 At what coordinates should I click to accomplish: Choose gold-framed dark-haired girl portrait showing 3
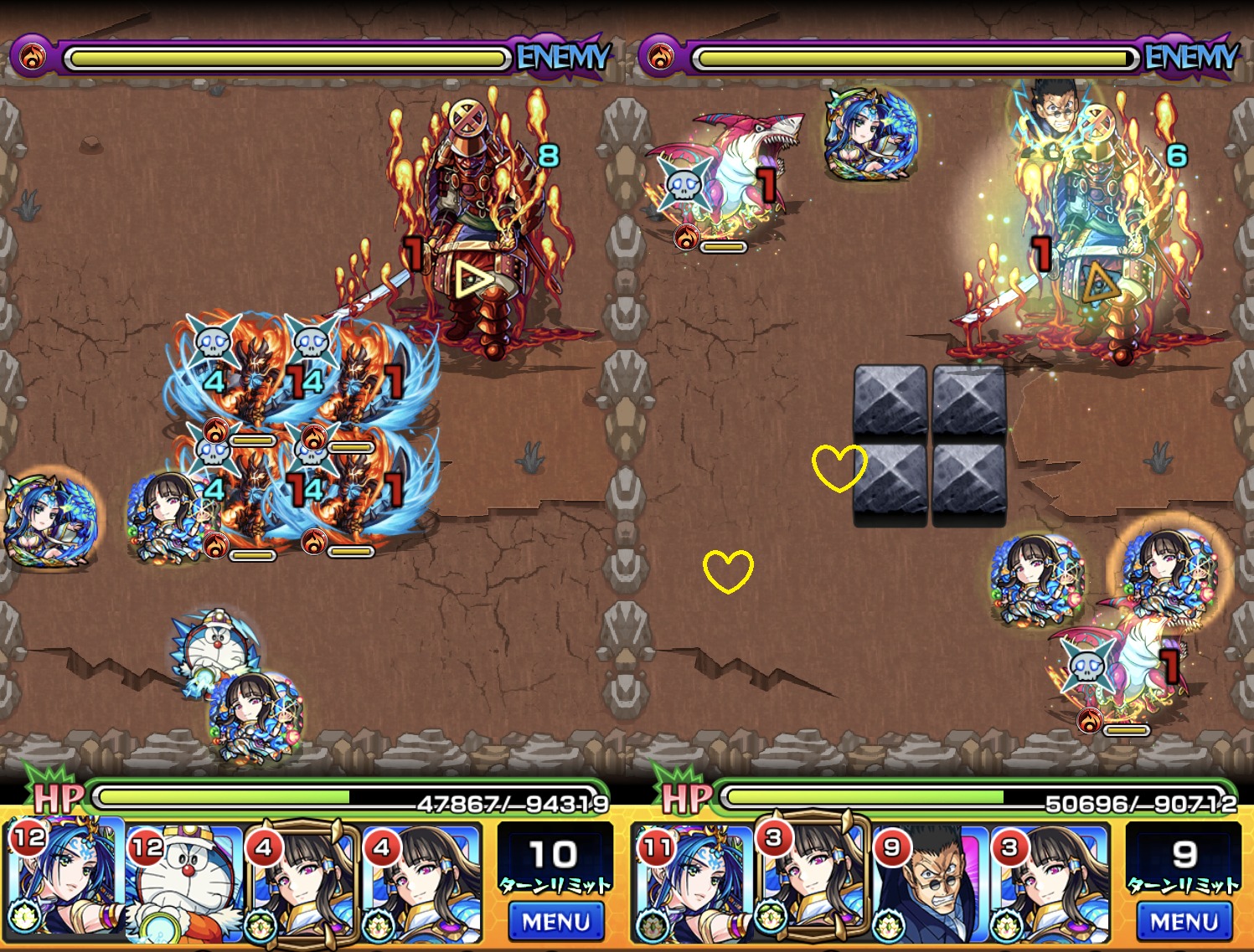pos(811,879)
